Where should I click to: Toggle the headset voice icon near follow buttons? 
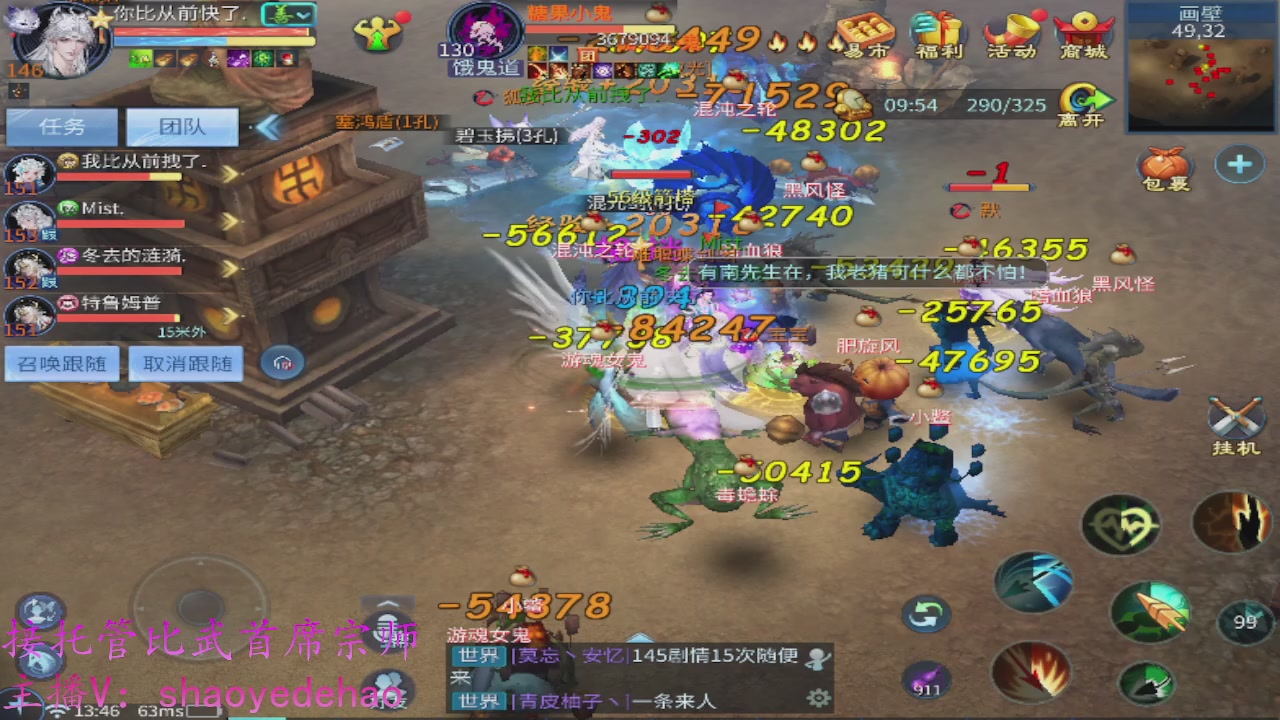pos(281,363)
